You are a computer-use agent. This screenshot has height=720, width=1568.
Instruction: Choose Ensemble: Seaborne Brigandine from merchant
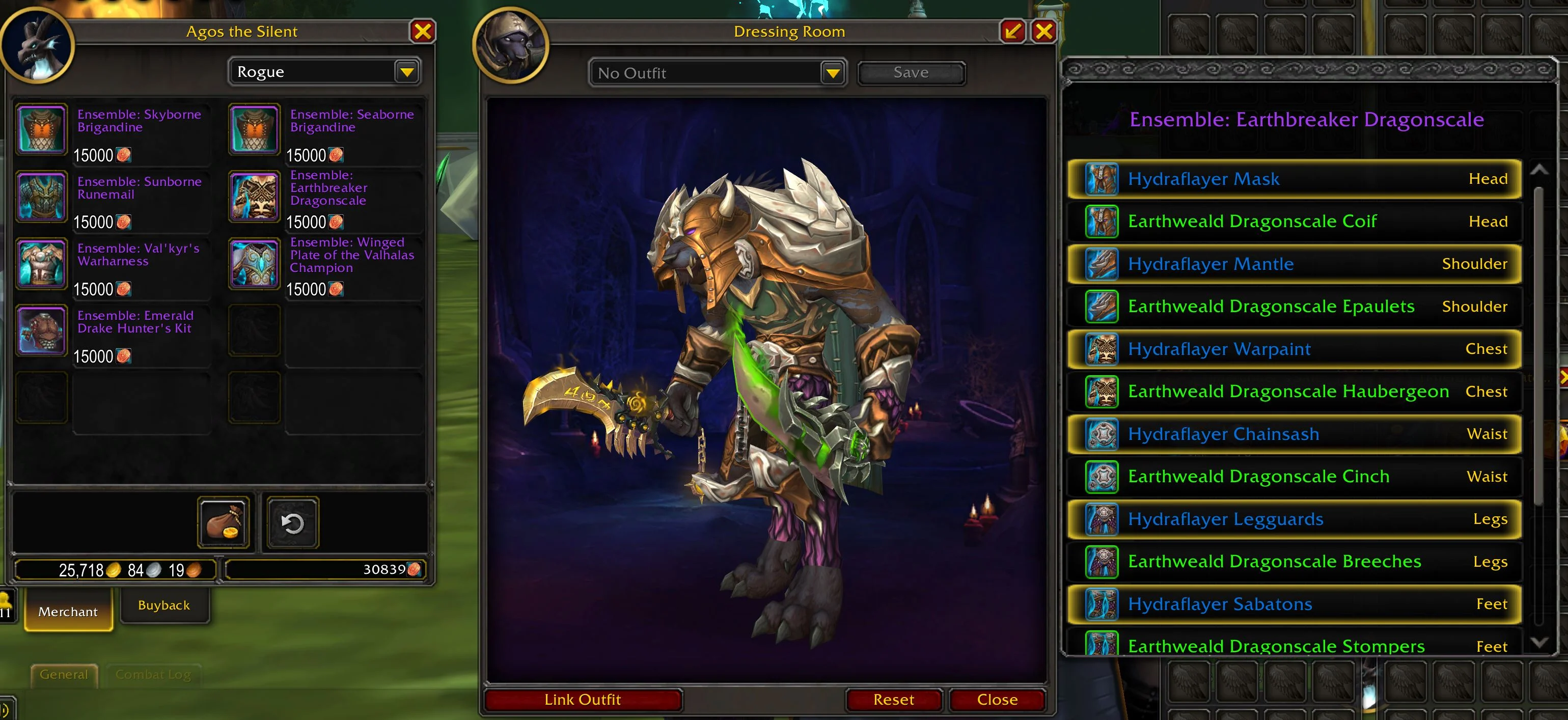coord(255,129)
